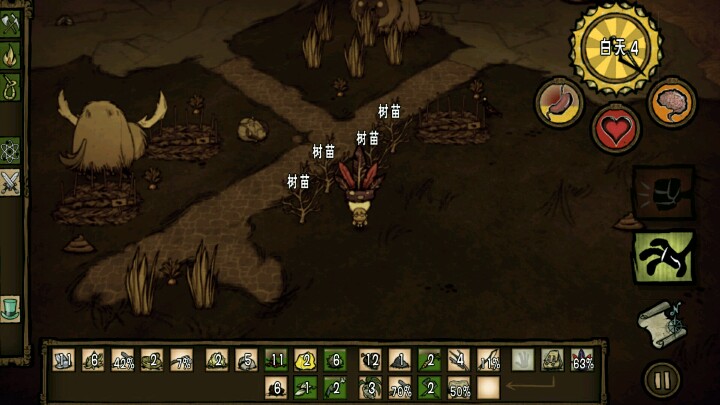Select the inventory slot showing 50%
The width and height of the screenshot is (720, 405).
coord(460,386)
